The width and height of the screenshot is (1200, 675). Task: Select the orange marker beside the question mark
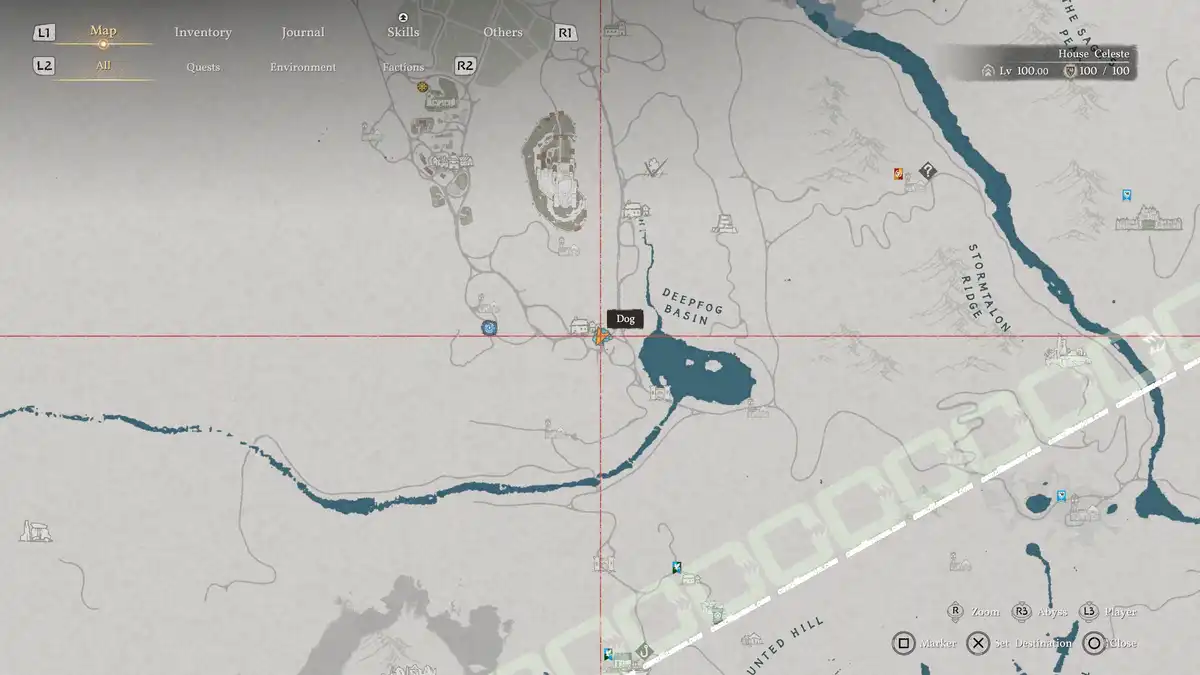[899, 174]
